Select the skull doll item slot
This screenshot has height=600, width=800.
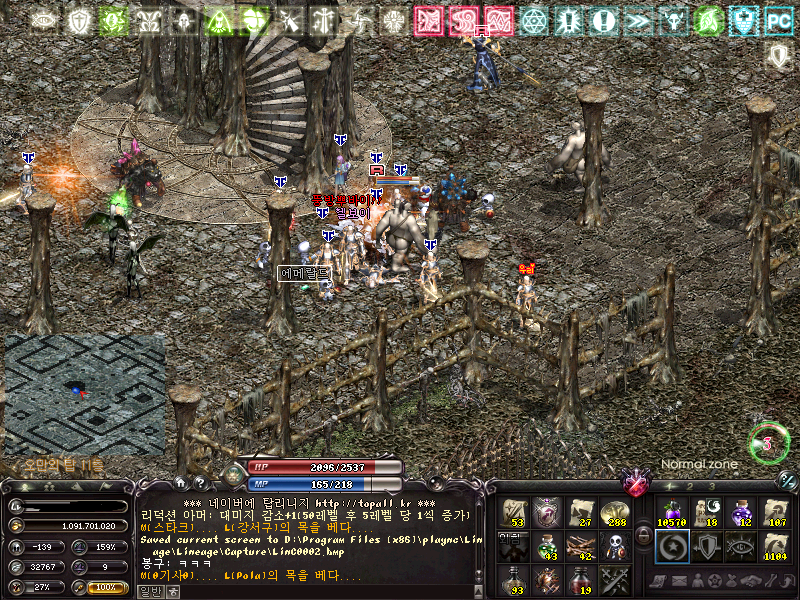click(614, 547)
